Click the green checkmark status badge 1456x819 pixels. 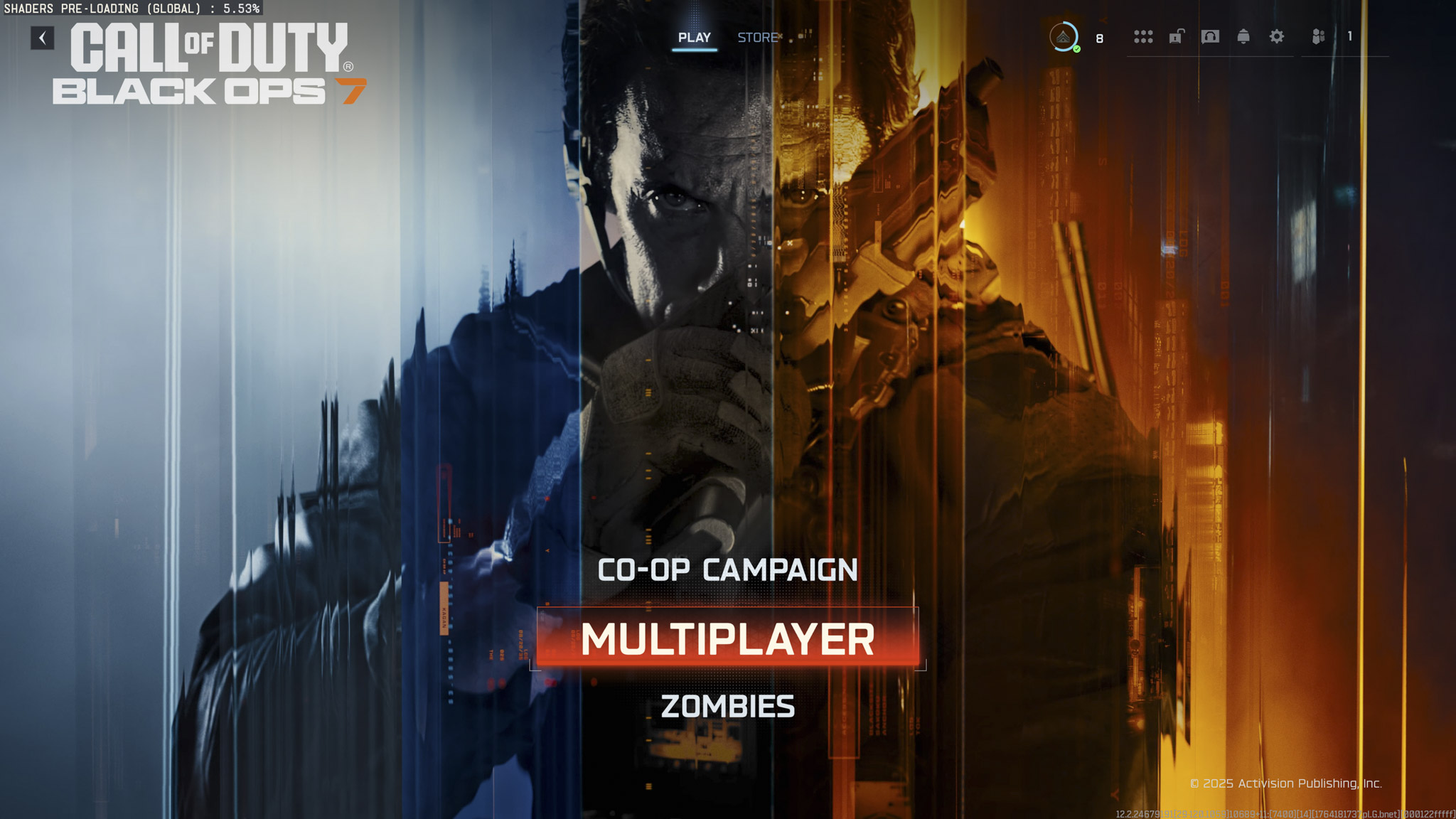point(1077,48)
